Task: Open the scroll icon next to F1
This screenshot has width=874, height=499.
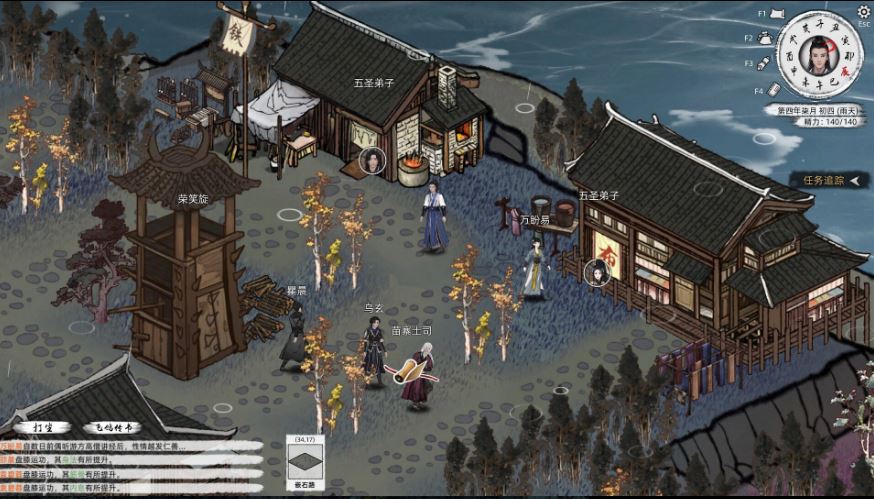Action: coord(777,14)
